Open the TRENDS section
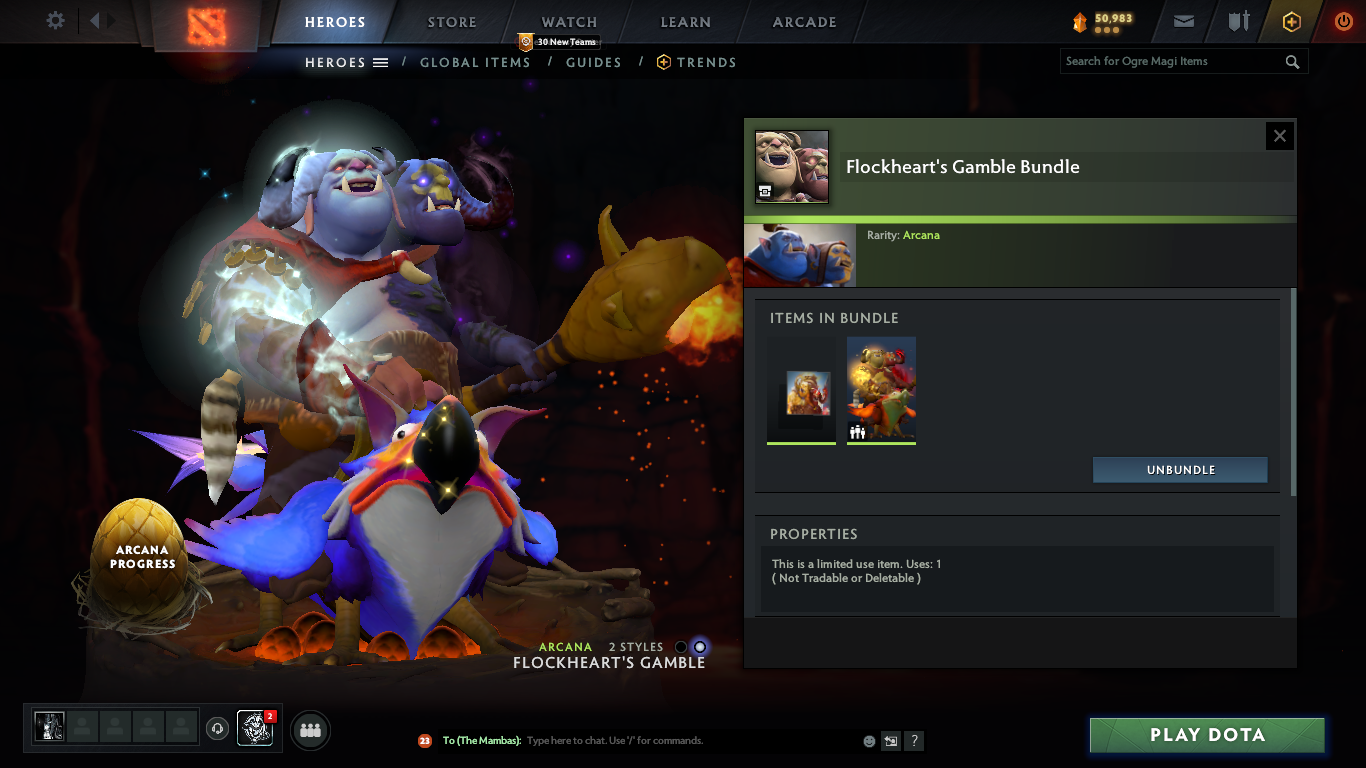 (x=705, y=62)
